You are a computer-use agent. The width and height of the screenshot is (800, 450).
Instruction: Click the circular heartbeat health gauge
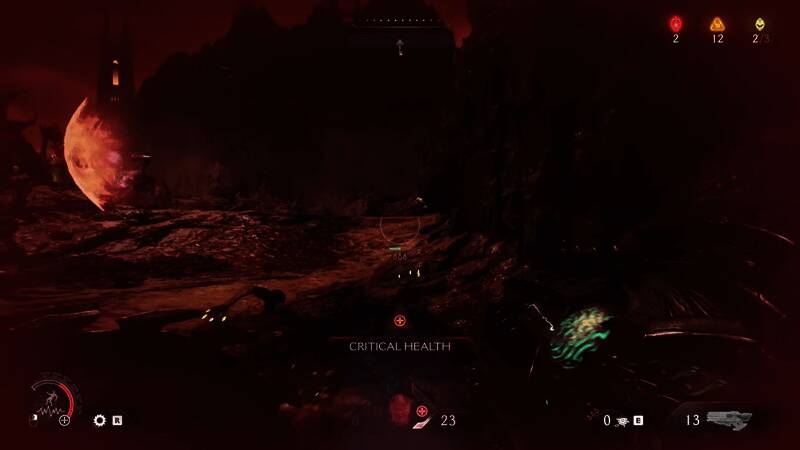[51, 404]
